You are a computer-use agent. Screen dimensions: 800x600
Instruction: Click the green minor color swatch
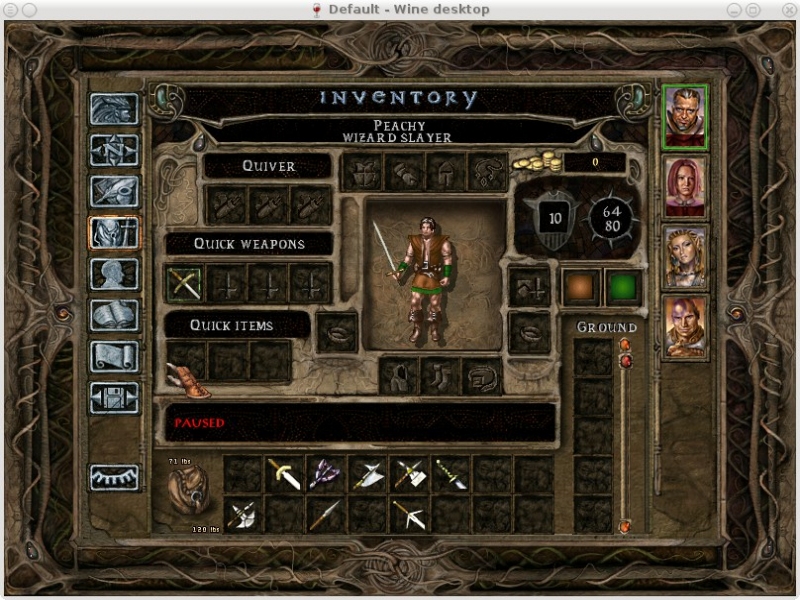click(x=623, y=286)
